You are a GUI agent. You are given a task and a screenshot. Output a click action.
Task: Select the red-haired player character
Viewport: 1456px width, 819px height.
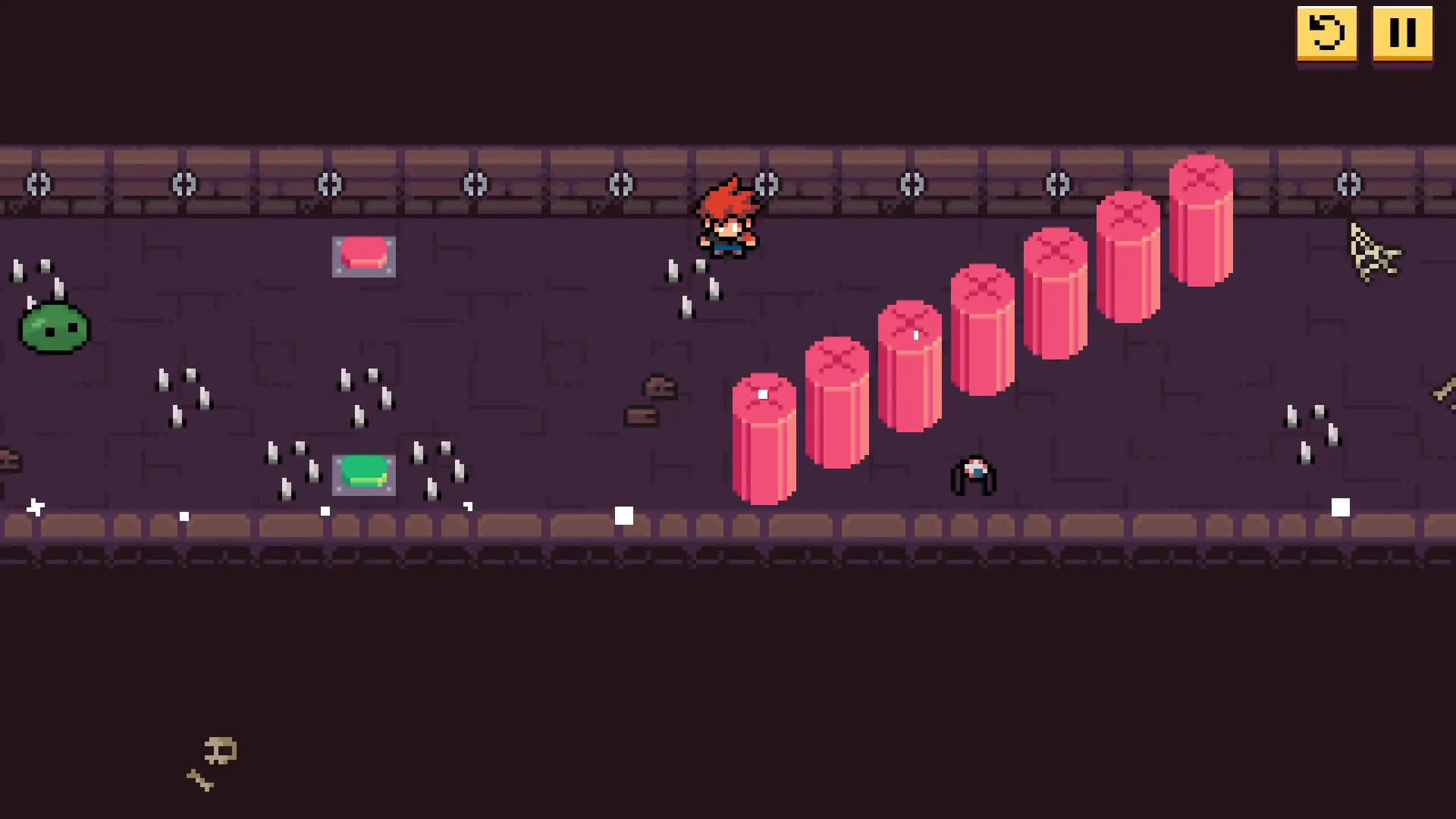(x=730, y=216)
